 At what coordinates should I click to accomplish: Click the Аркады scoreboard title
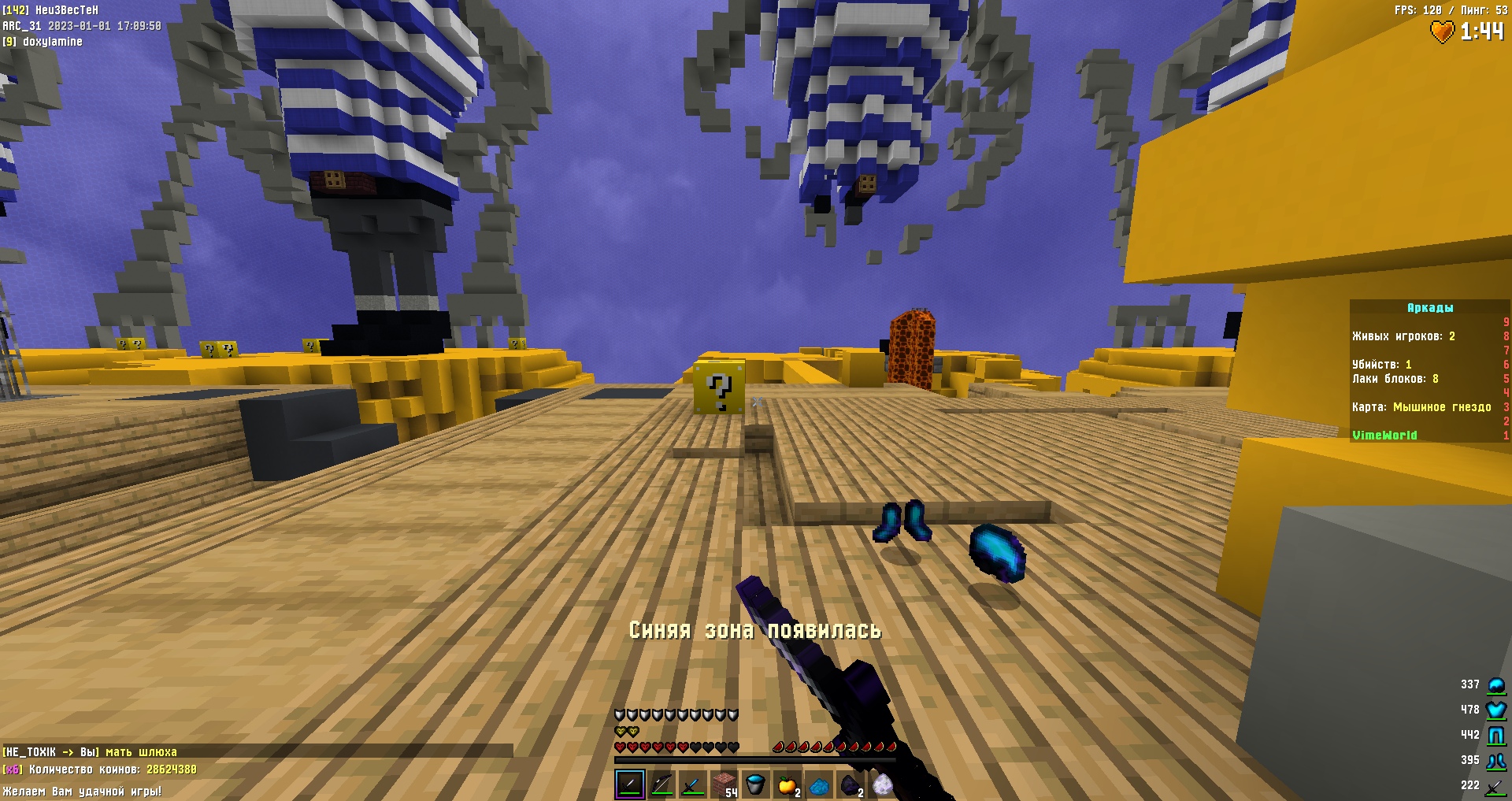pyautogui.click(x=1431, y=308)
